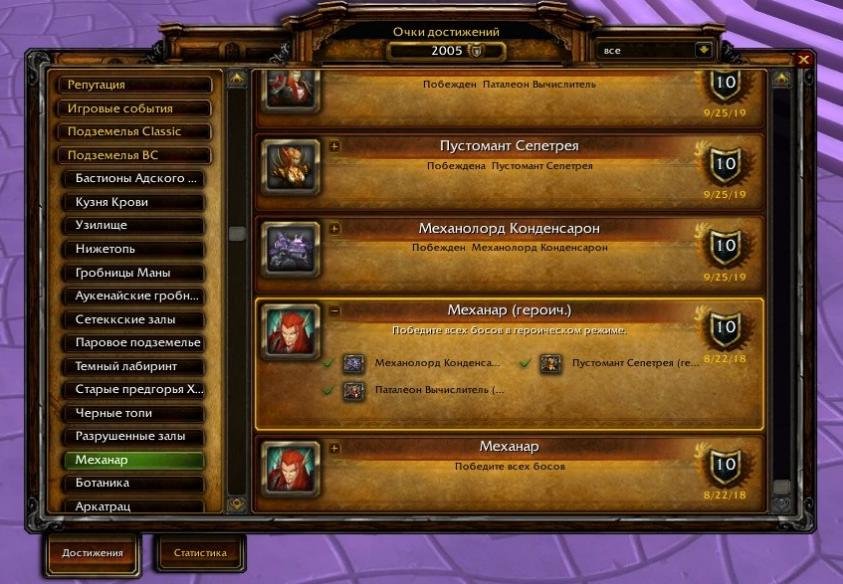843x584 pixels.
Task: Collapse the Механар (героич.) achievement
Action: tap(334, 311)
